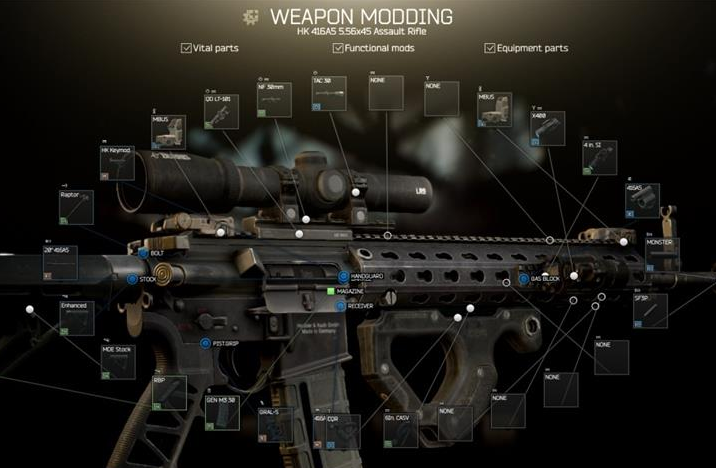The image size is (716, 468).
Task: Toggle the Functional mods checkbox
Action: point(337,48)
